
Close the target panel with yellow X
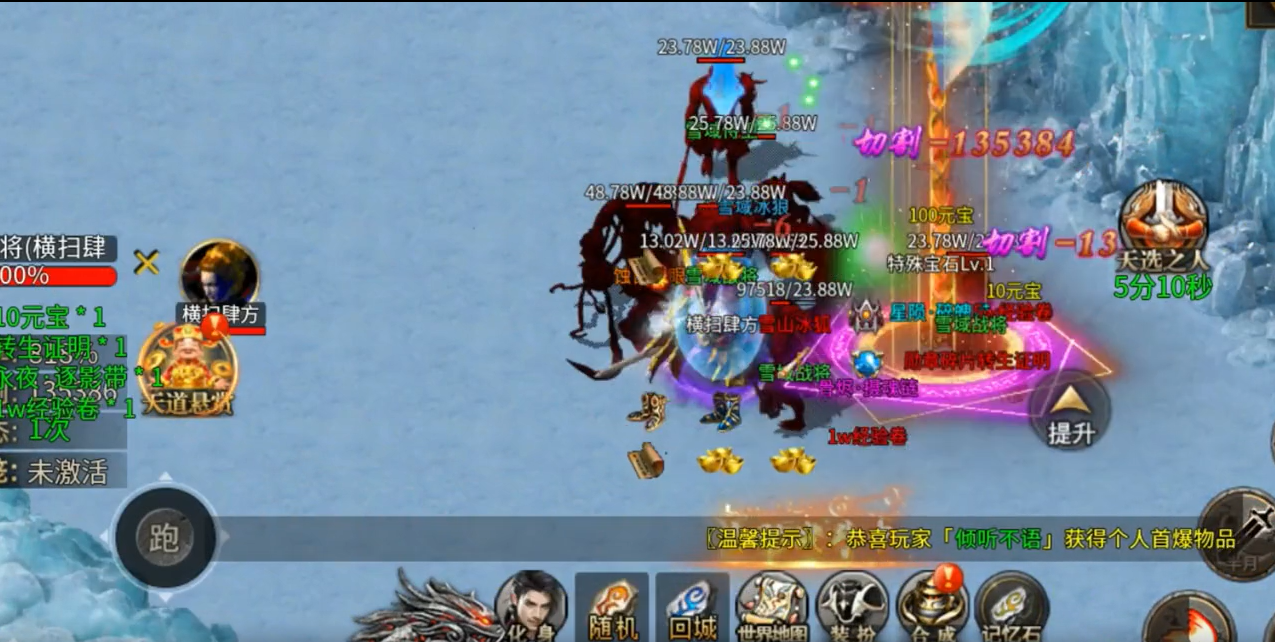pyautogui.click(x=147, y=263)
